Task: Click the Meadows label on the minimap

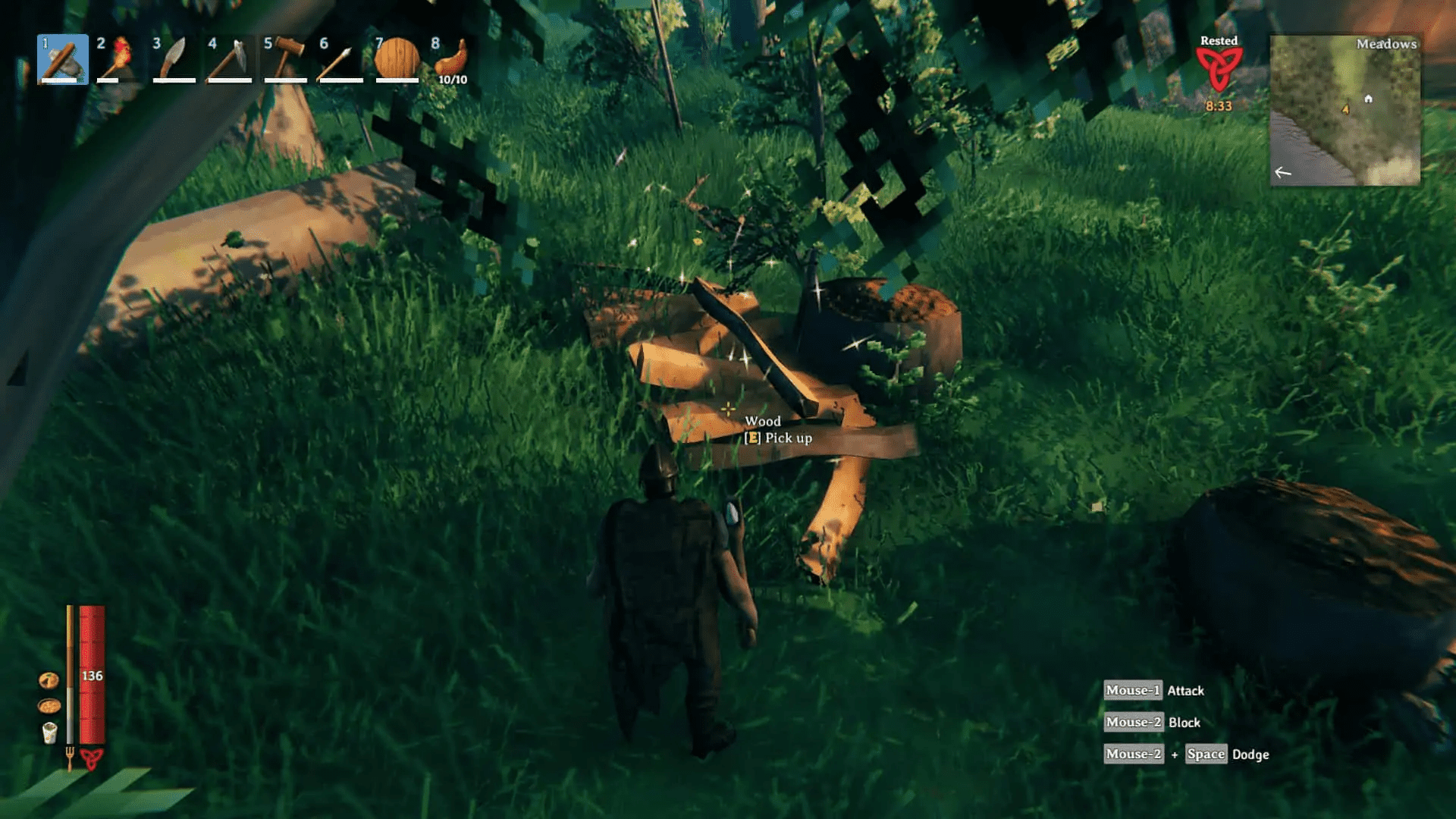Action: pyautogui.click(x=1389, y=44)
